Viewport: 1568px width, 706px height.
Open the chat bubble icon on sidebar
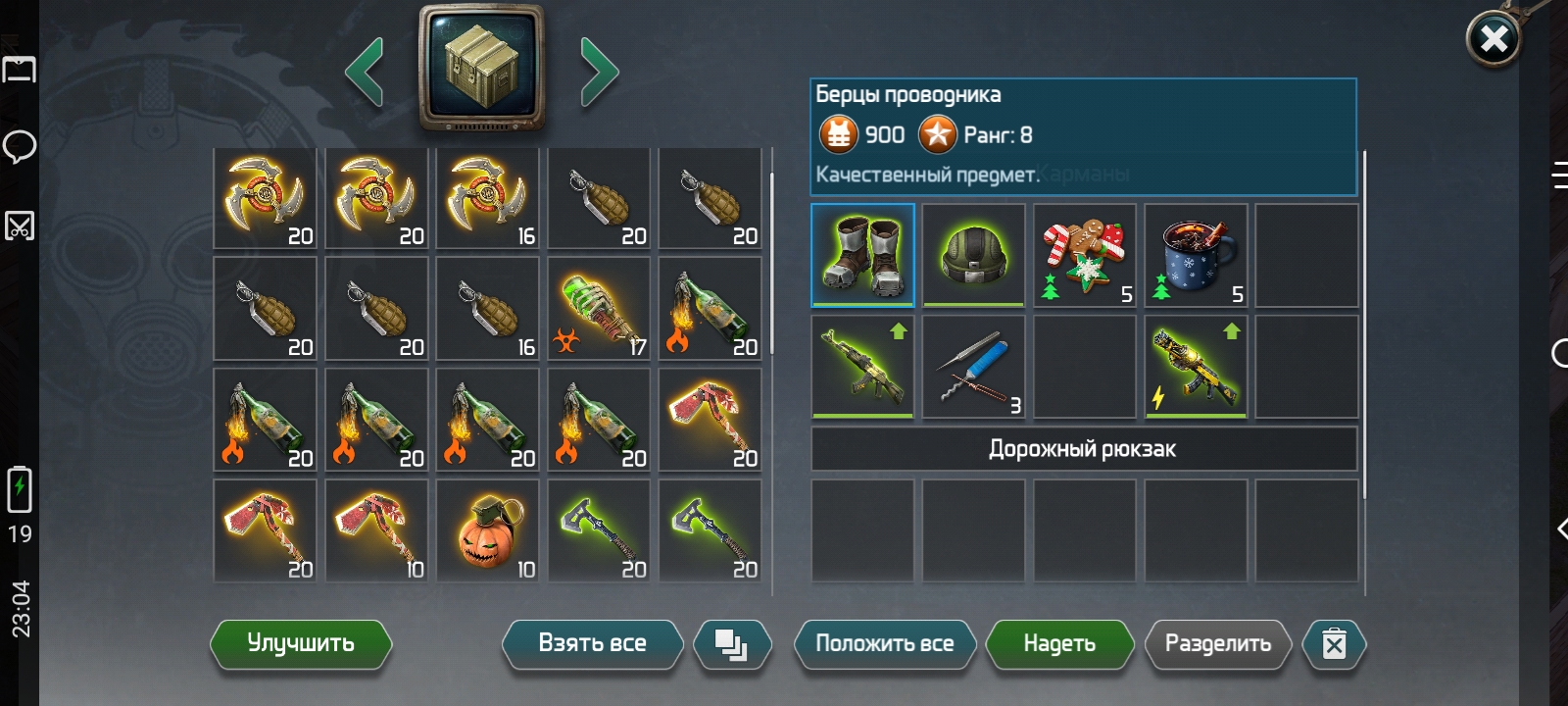tap(20, 147)
